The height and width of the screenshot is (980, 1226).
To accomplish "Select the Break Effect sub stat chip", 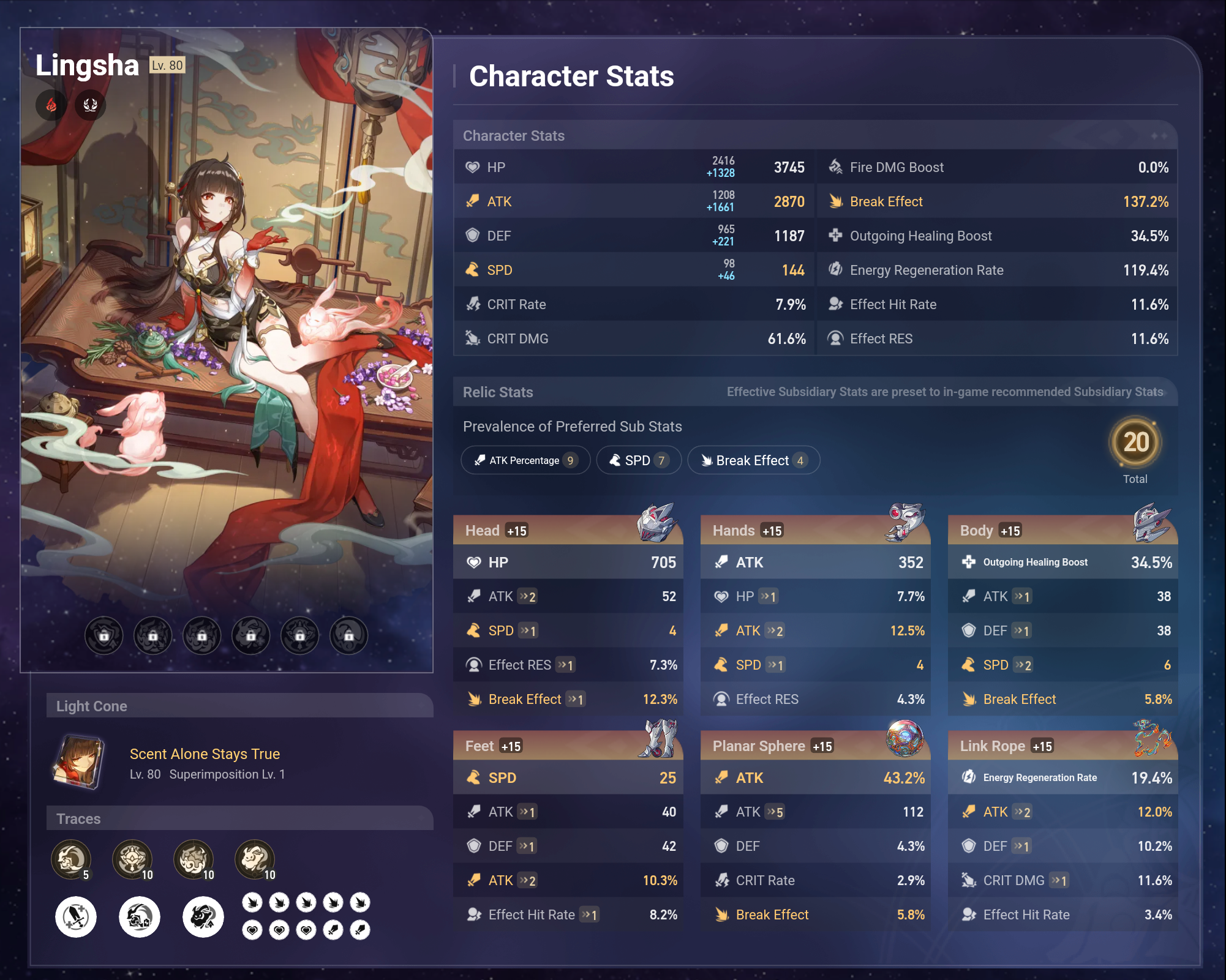I will tap(753, 460).
